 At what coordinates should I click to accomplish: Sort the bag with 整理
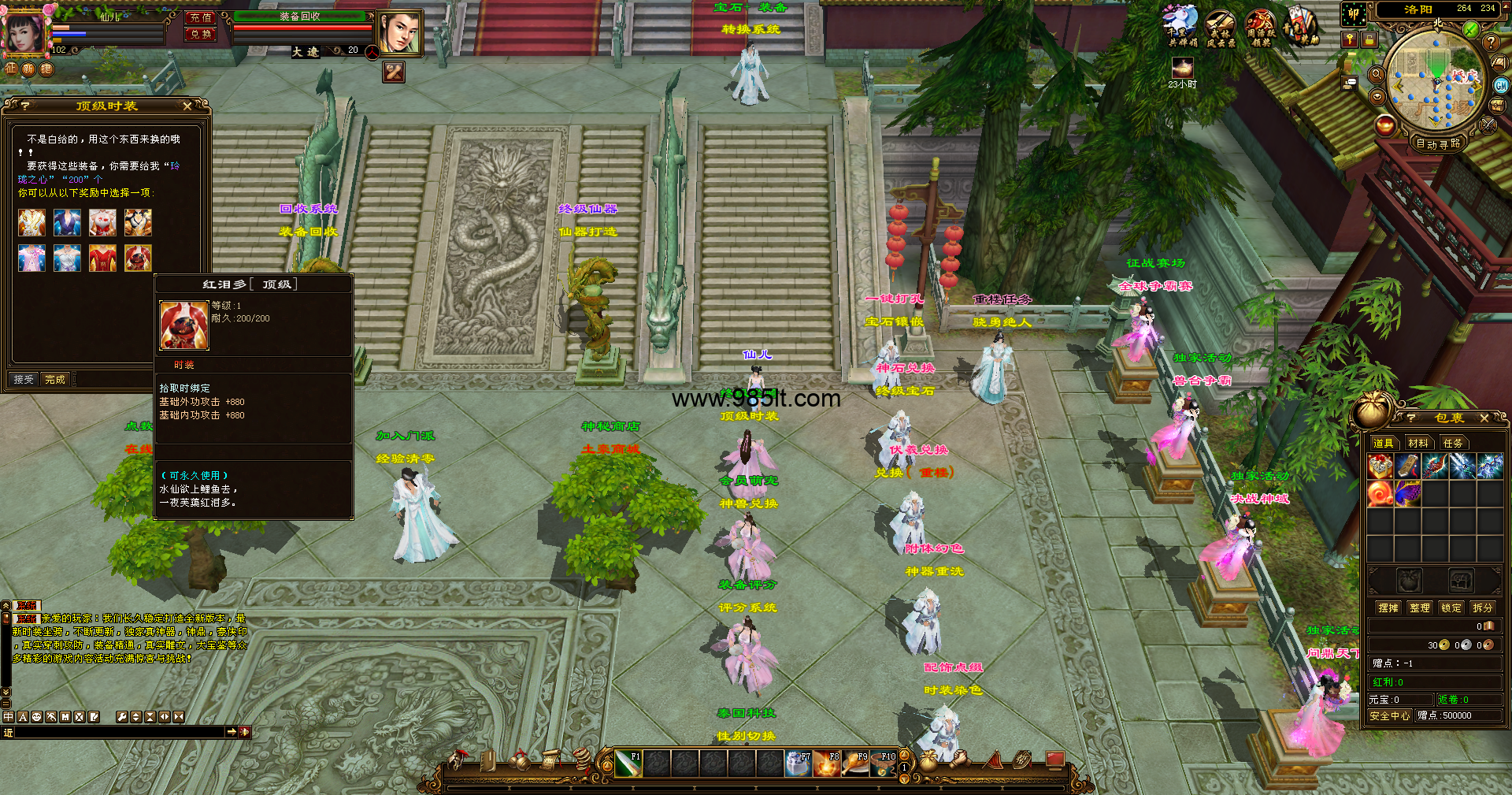pyautogui.click(x=1420, y=608)
